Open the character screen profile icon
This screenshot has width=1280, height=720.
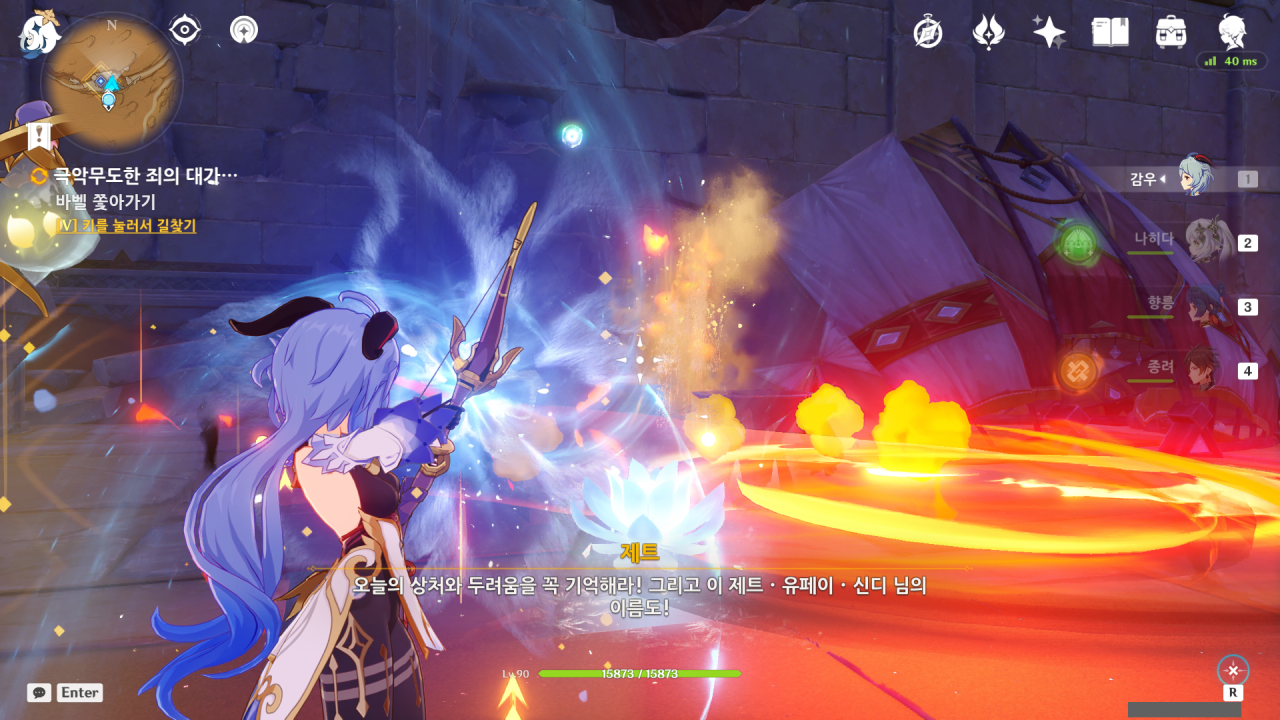point(1232,32)
